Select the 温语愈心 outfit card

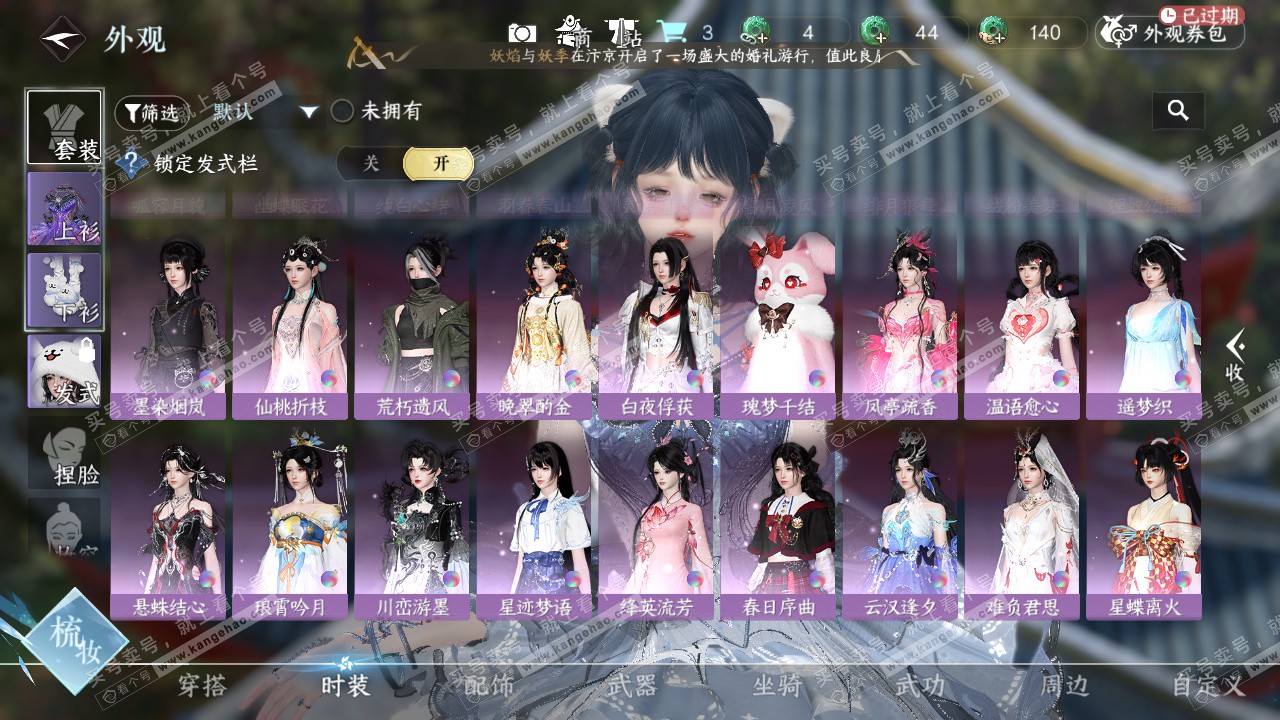(1022, 328)
